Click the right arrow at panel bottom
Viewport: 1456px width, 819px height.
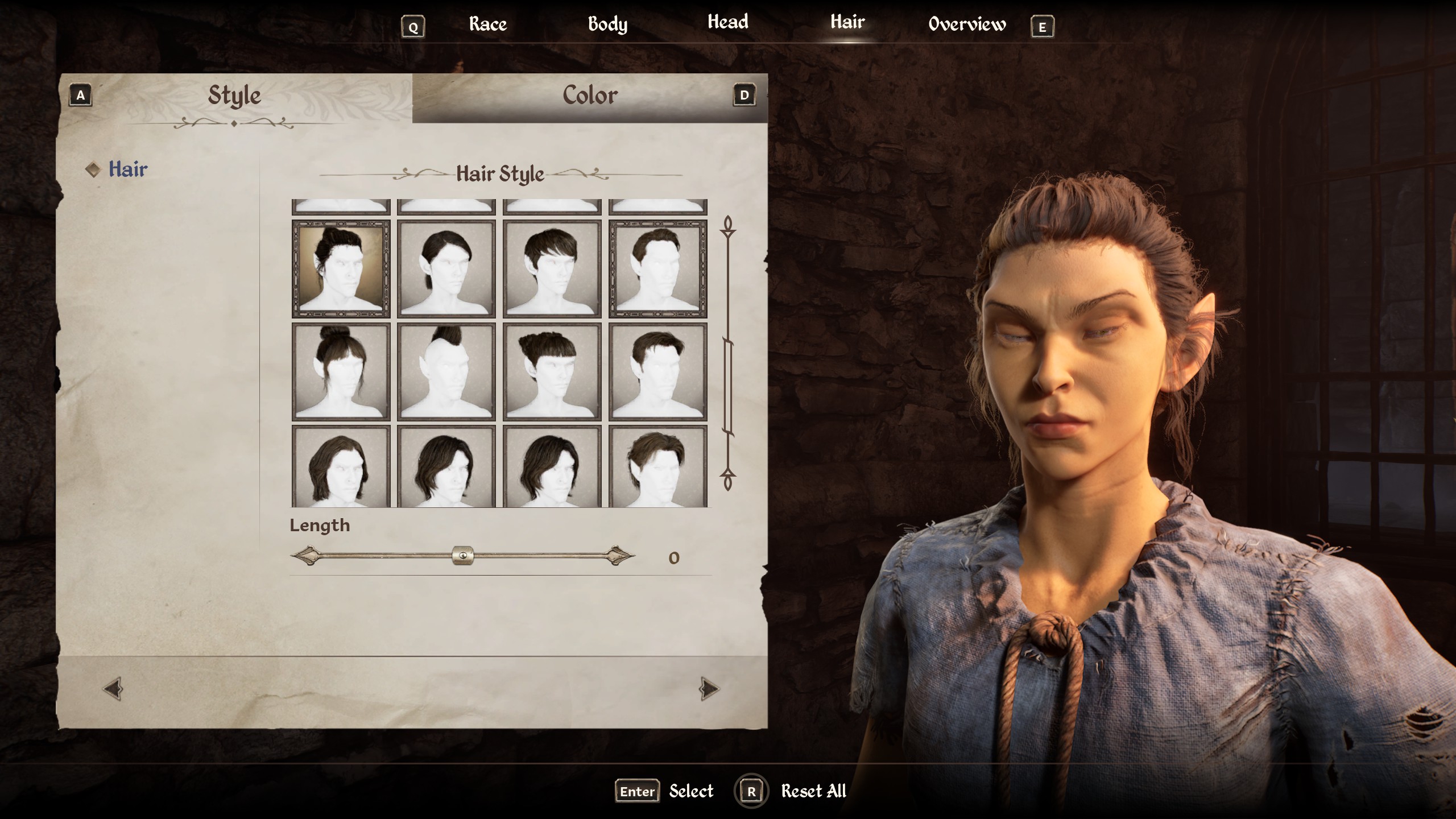(709, 689)
